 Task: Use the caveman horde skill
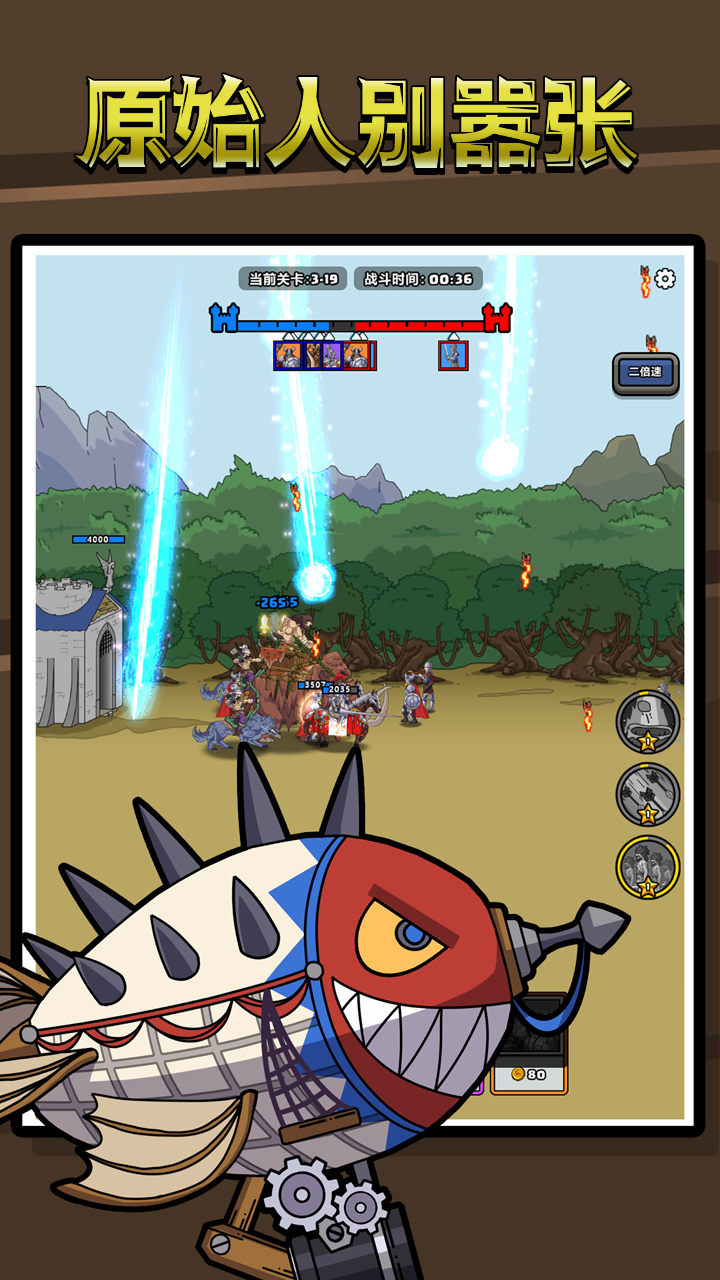click(647, 867)
